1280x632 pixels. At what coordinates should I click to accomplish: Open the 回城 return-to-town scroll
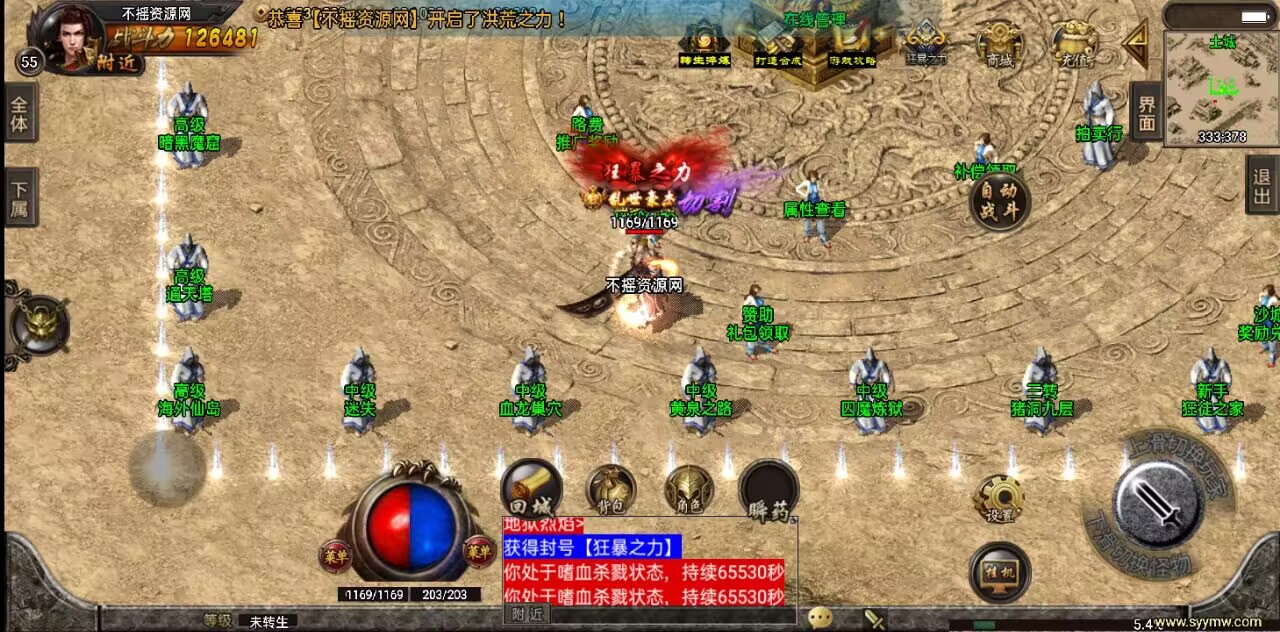530,487
